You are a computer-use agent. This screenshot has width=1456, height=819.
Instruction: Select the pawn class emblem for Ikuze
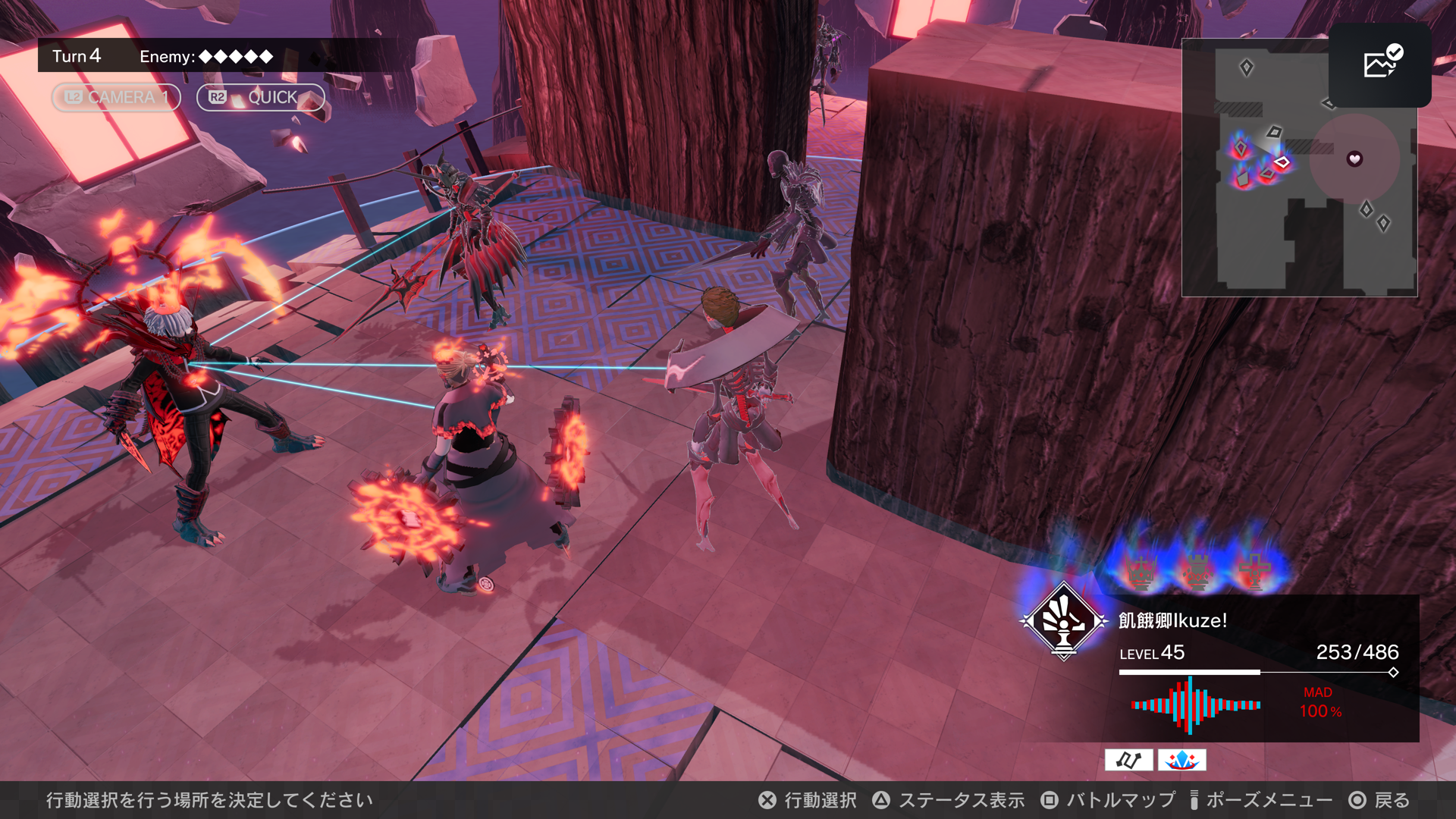(x=1064, y=621)
